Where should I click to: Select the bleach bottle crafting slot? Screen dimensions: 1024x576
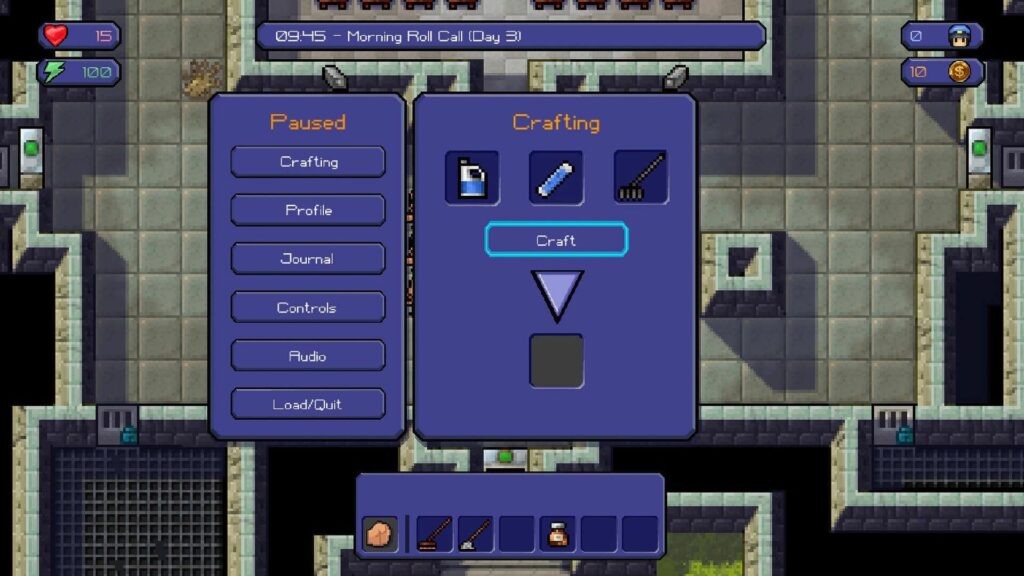click(472, 178)
